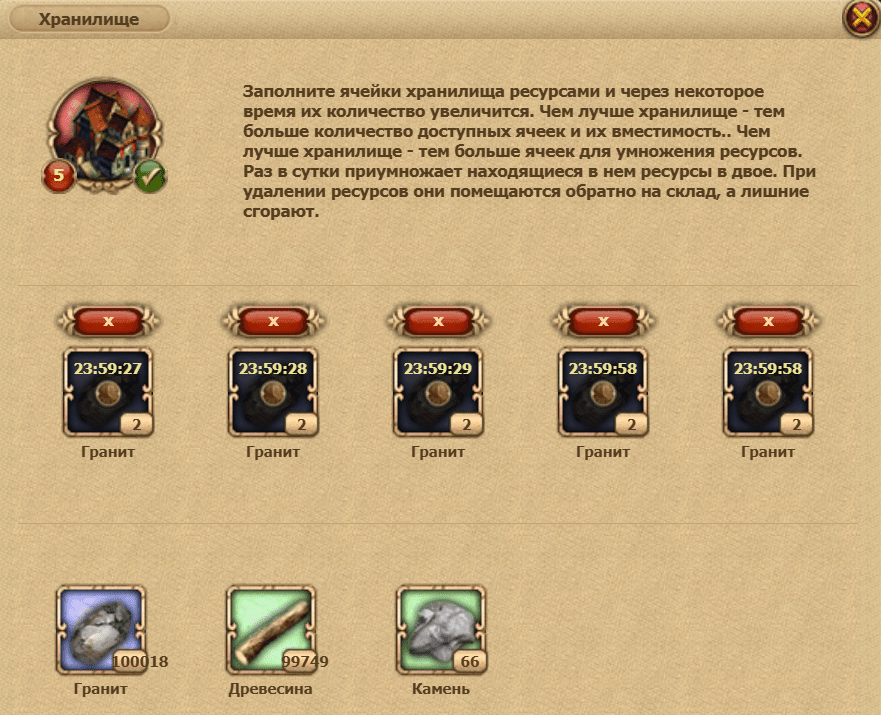Pick the Камень stone resource
The image size is (881, 715).
click(x=441, y=630)
